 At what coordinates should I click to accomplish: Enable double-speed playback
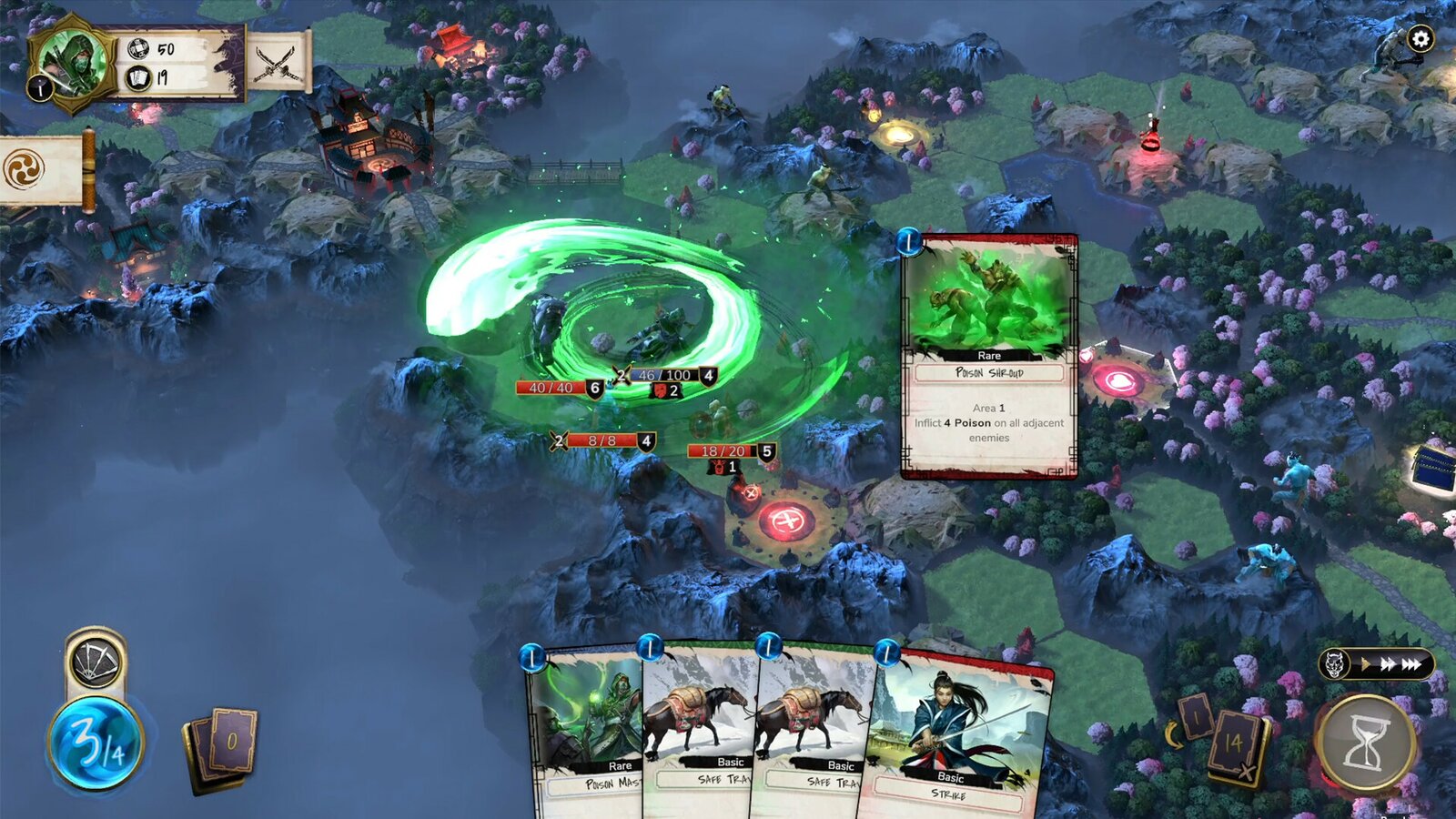point(1388,663)
